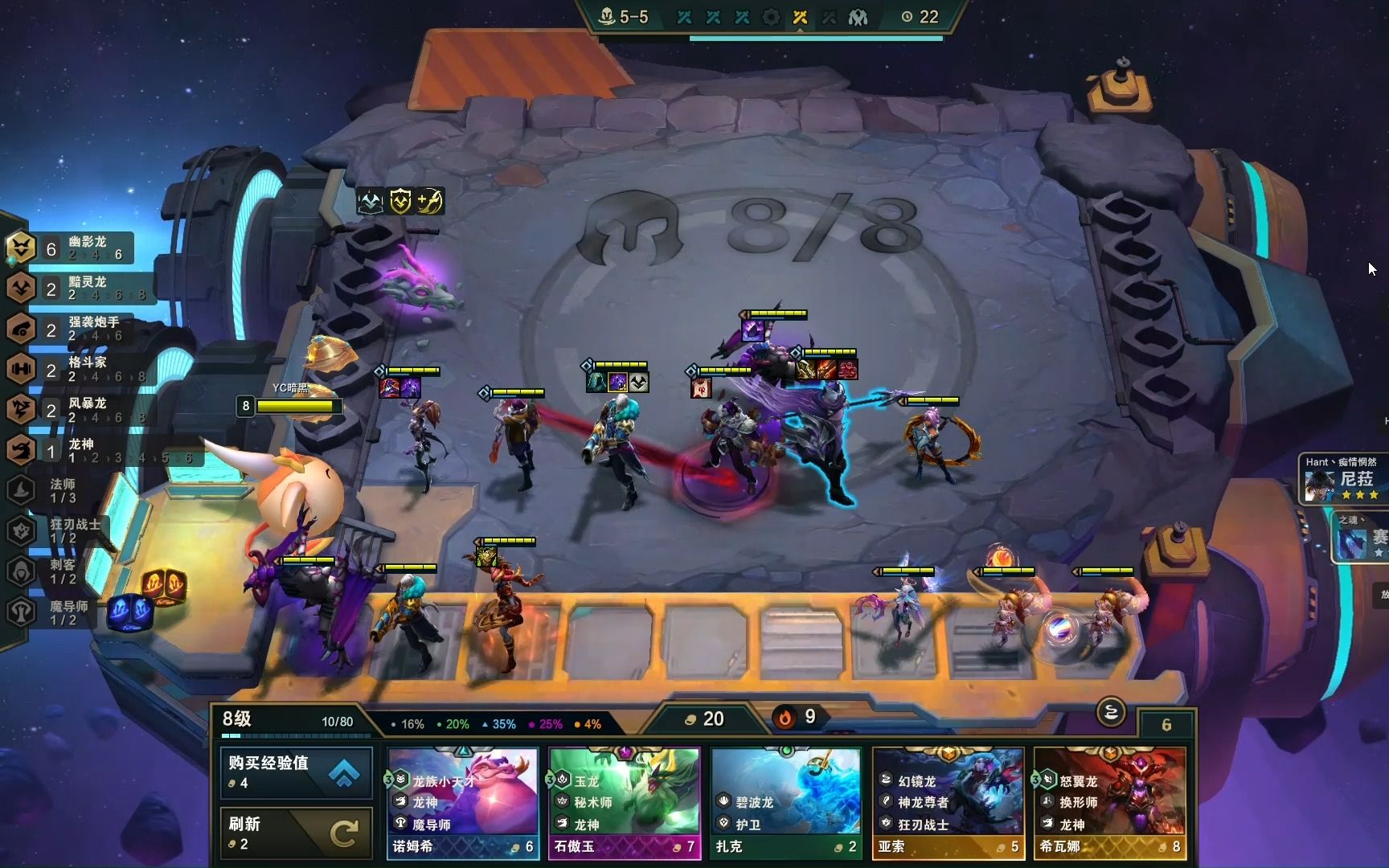
Task: Select the 扎克 champion card
Action: click(x=785, y=803)
